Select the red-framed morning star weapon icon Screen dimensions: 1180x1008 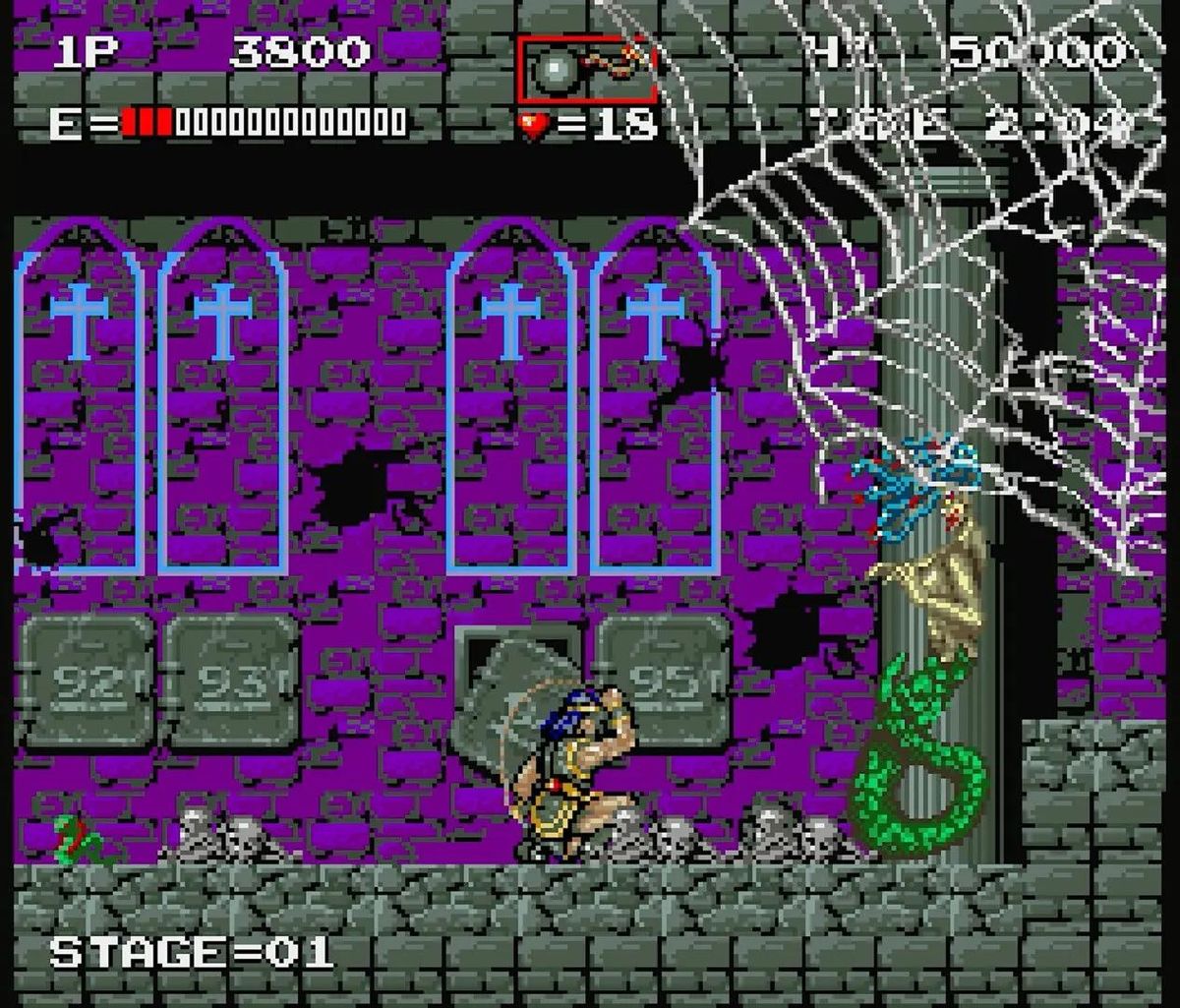click(586, 69)
